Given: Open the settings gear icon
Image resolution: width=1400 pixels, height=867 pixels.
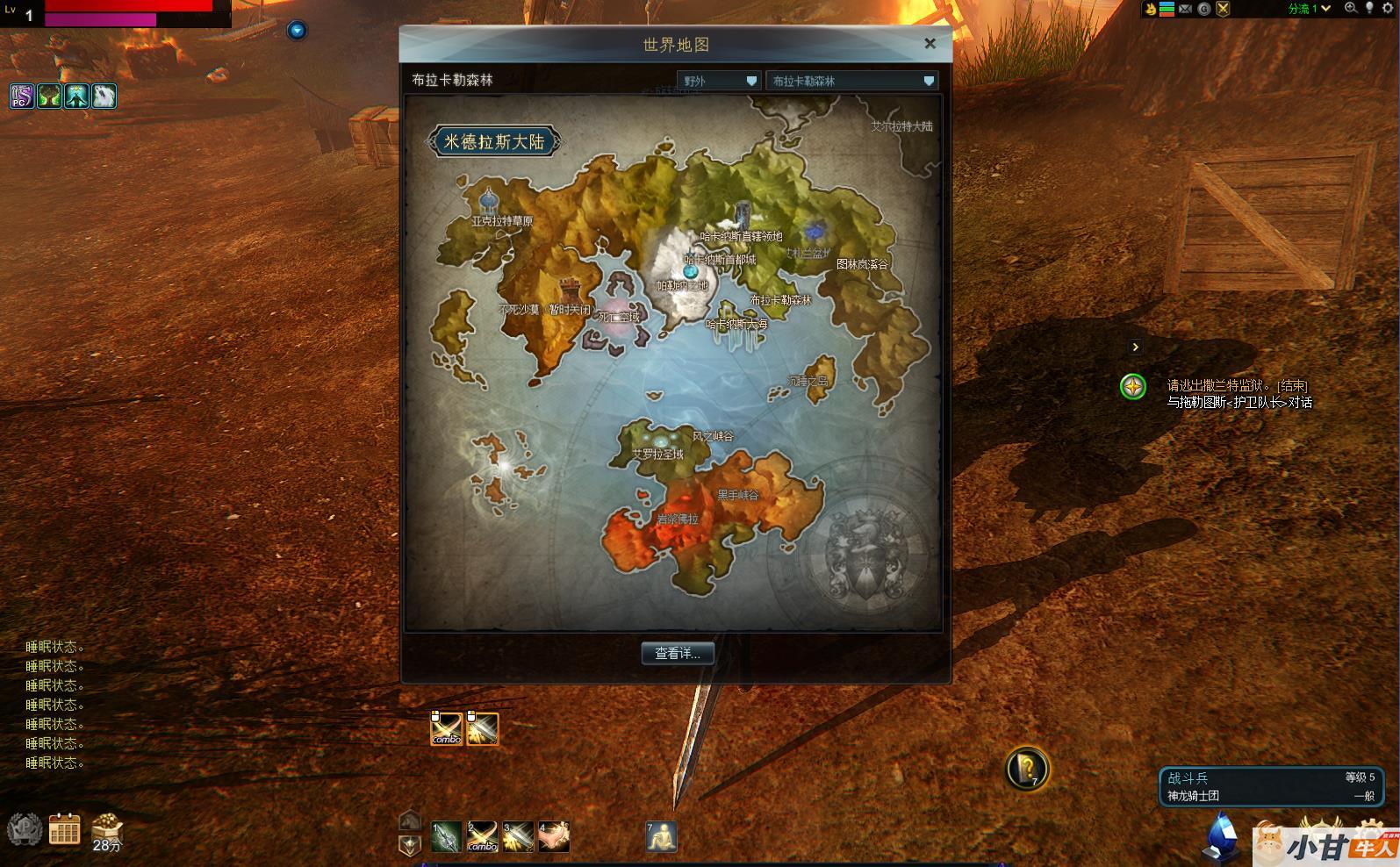Looking at the screenshot, I should coord(1388,8).
